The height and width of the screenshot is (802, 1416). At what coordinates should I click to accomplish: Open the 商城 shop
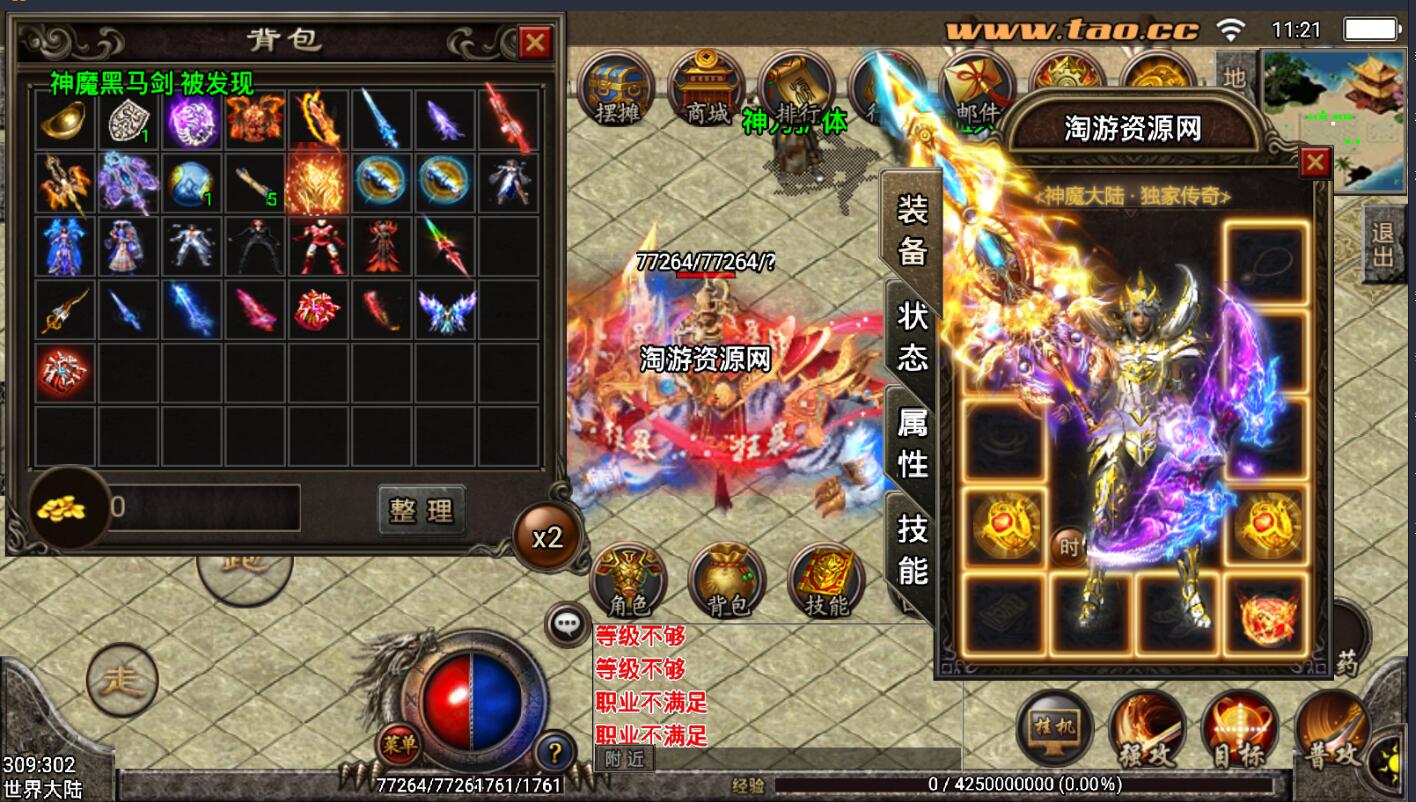pyautogui.click(x=706, y=90)
